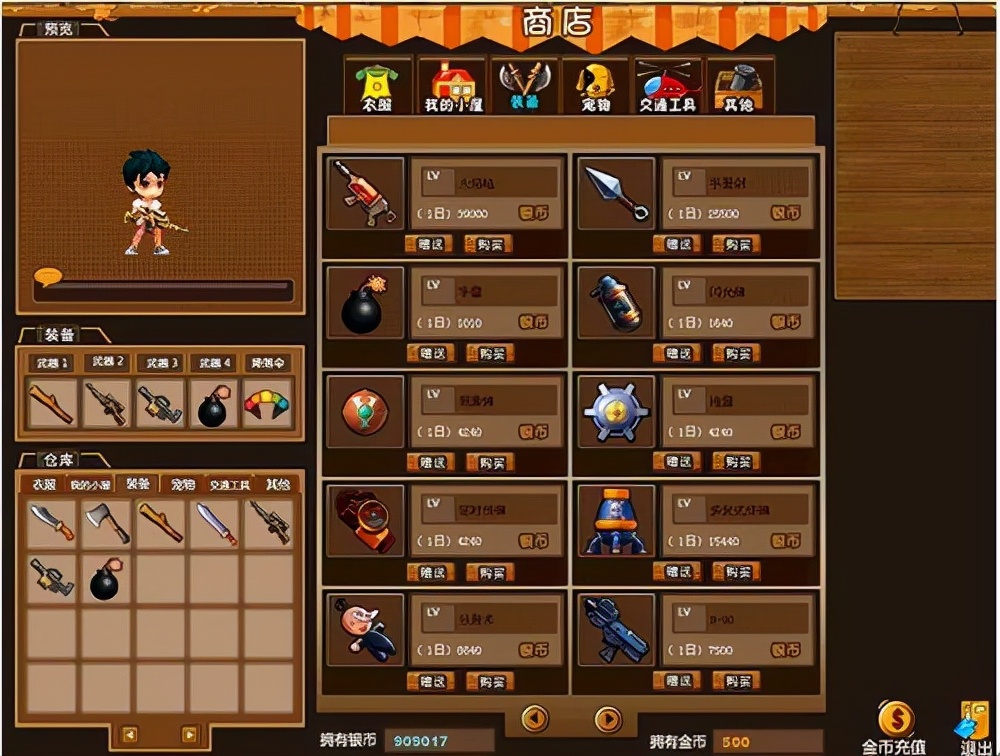Open 金币充值 gold recharge
Viewport: 1000px width, 756px height.
pyautogui.click(x=895, y=727)
